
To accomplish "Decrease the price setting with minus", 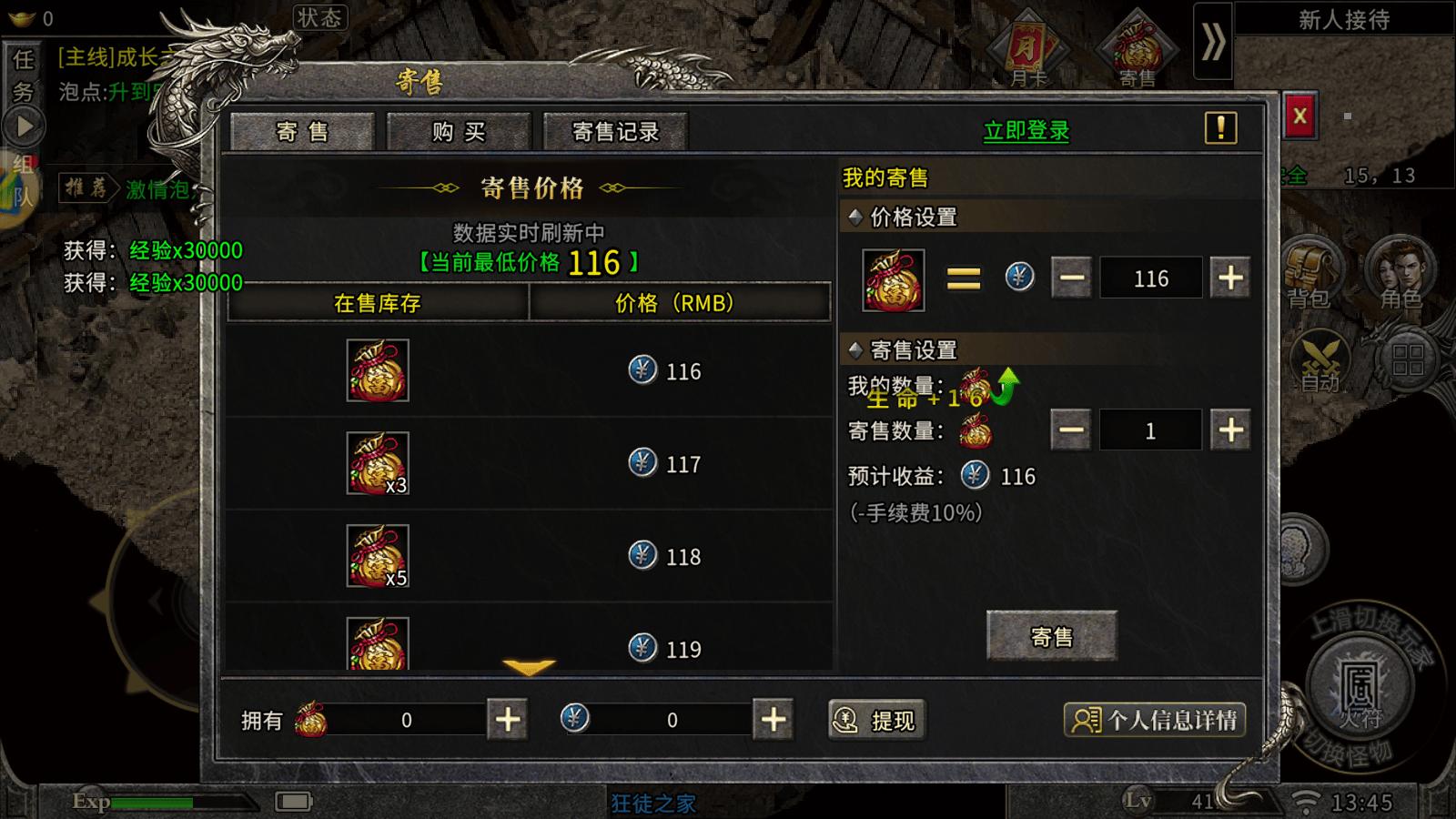I will click(1071, 278).
